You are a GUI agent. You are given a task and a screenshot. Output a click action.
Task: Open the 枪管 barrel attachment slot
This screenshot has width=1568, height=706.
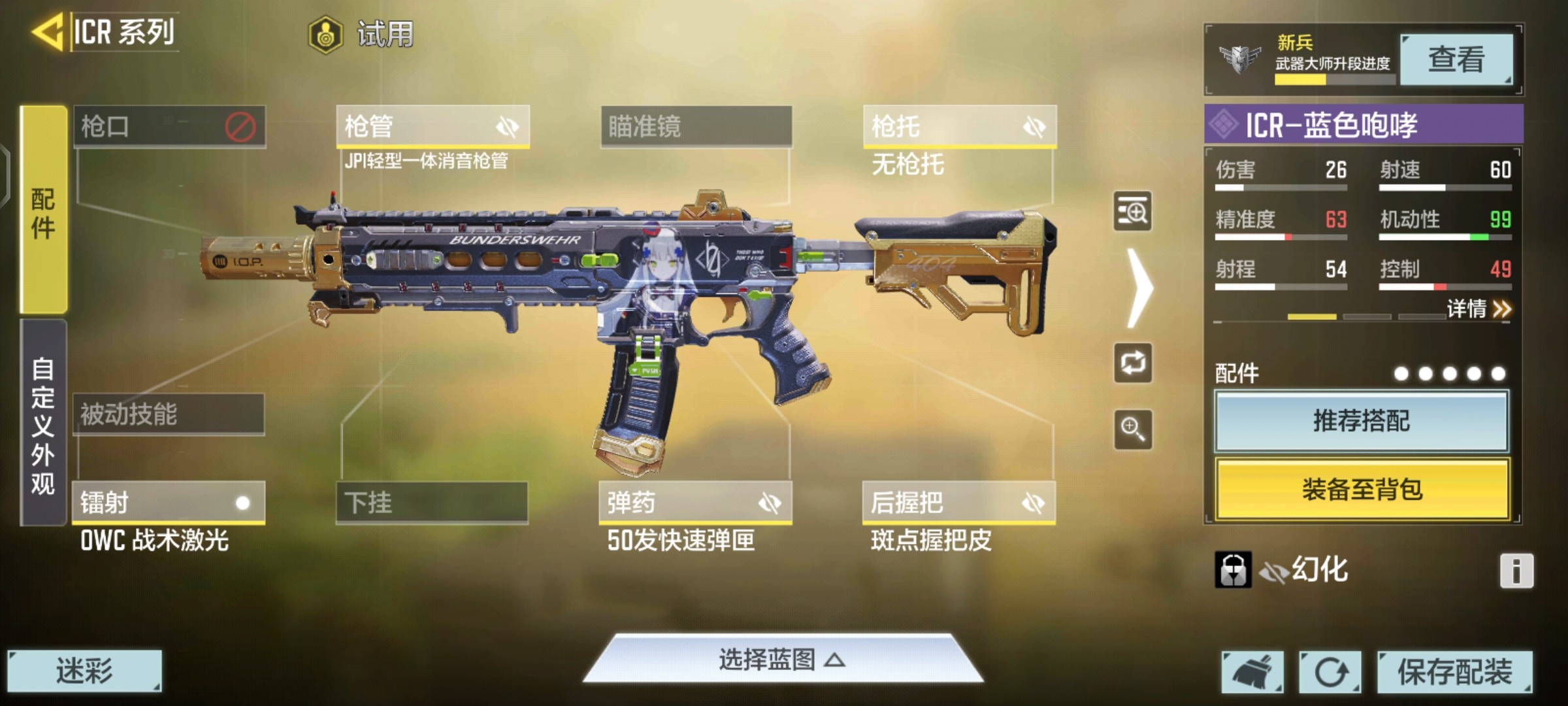pos(433,126)
